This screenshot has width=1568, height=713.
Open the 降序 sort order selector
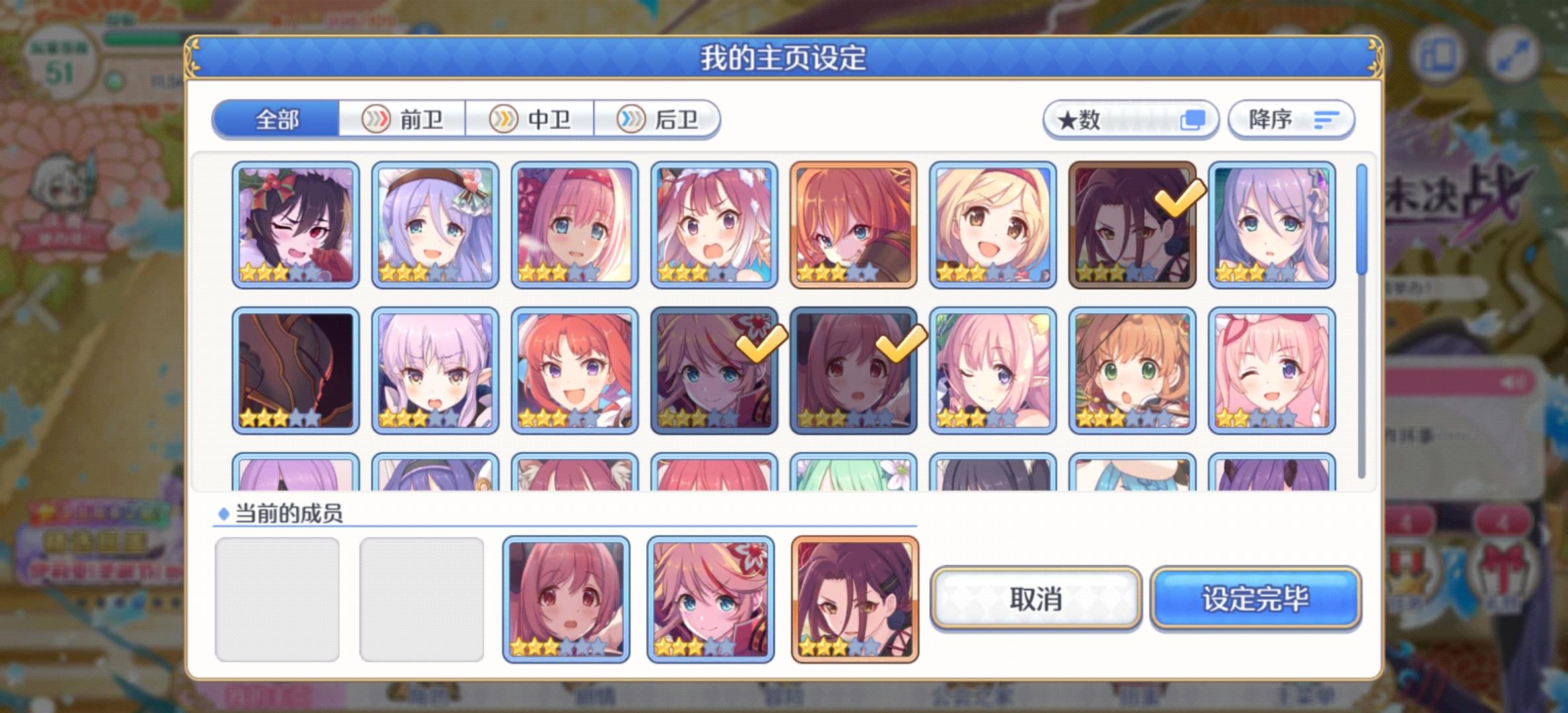tap(1291, 119)
